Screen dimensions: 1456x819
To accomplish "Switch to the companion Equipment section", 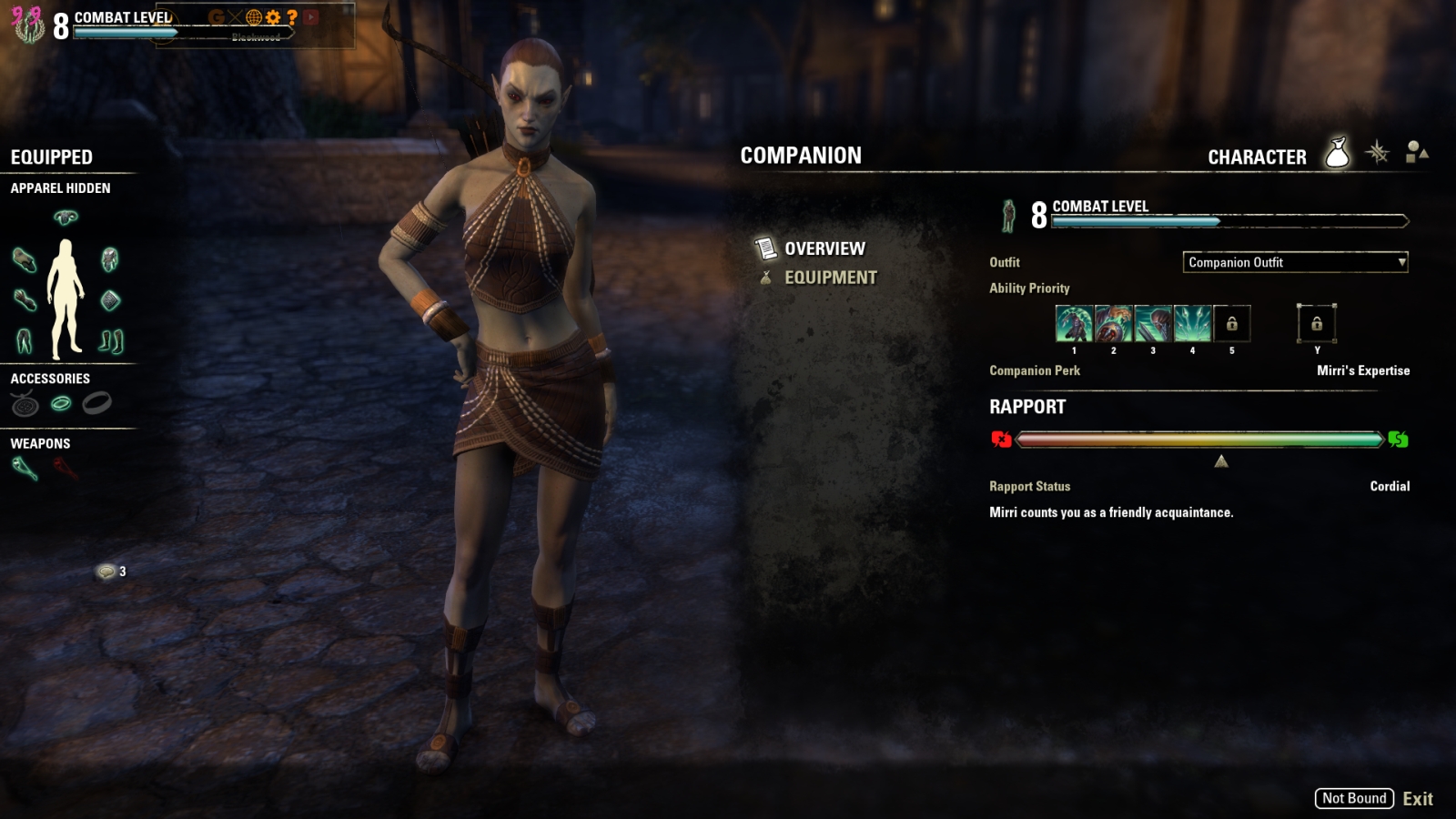I will (x=830, y=278).
